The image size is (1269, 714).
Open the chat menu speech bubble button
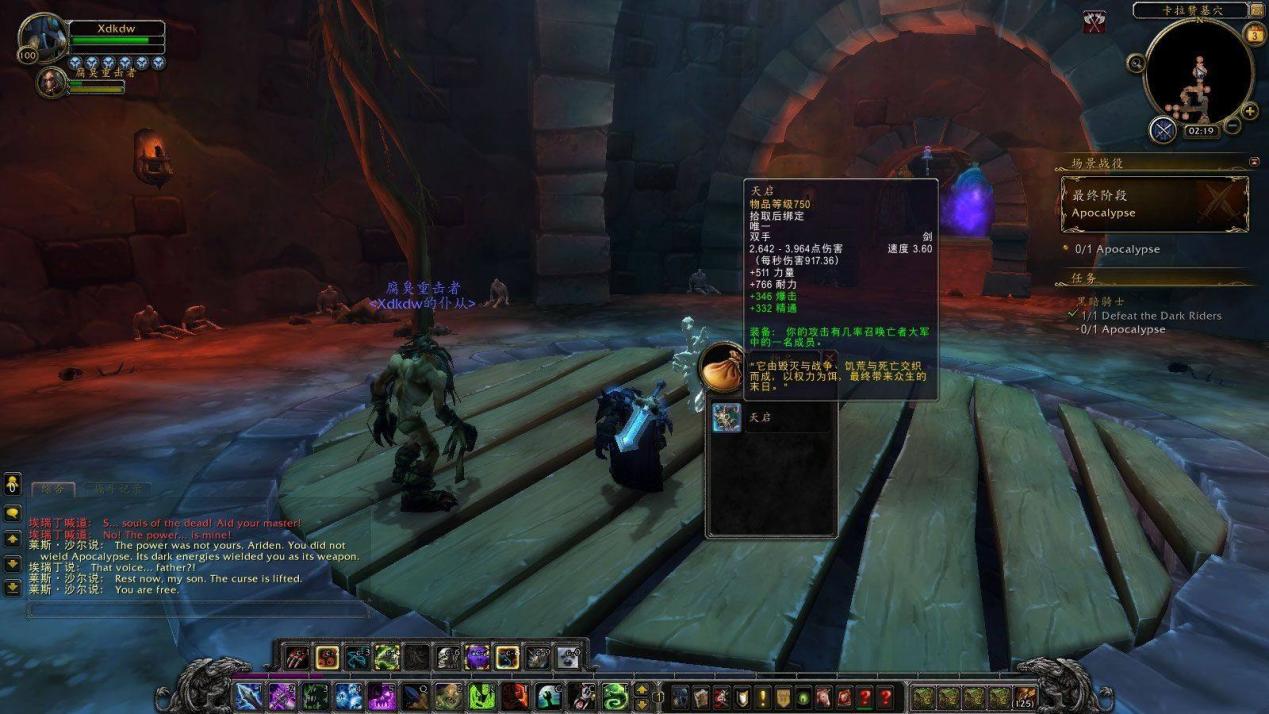(x=13, y=512)
